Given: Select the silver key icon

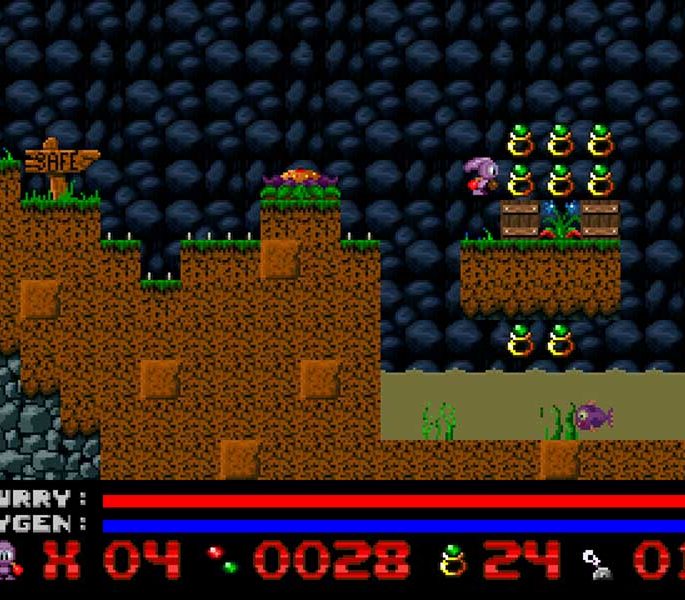Looking at the screenshot, I should click(x=597, y=563).
